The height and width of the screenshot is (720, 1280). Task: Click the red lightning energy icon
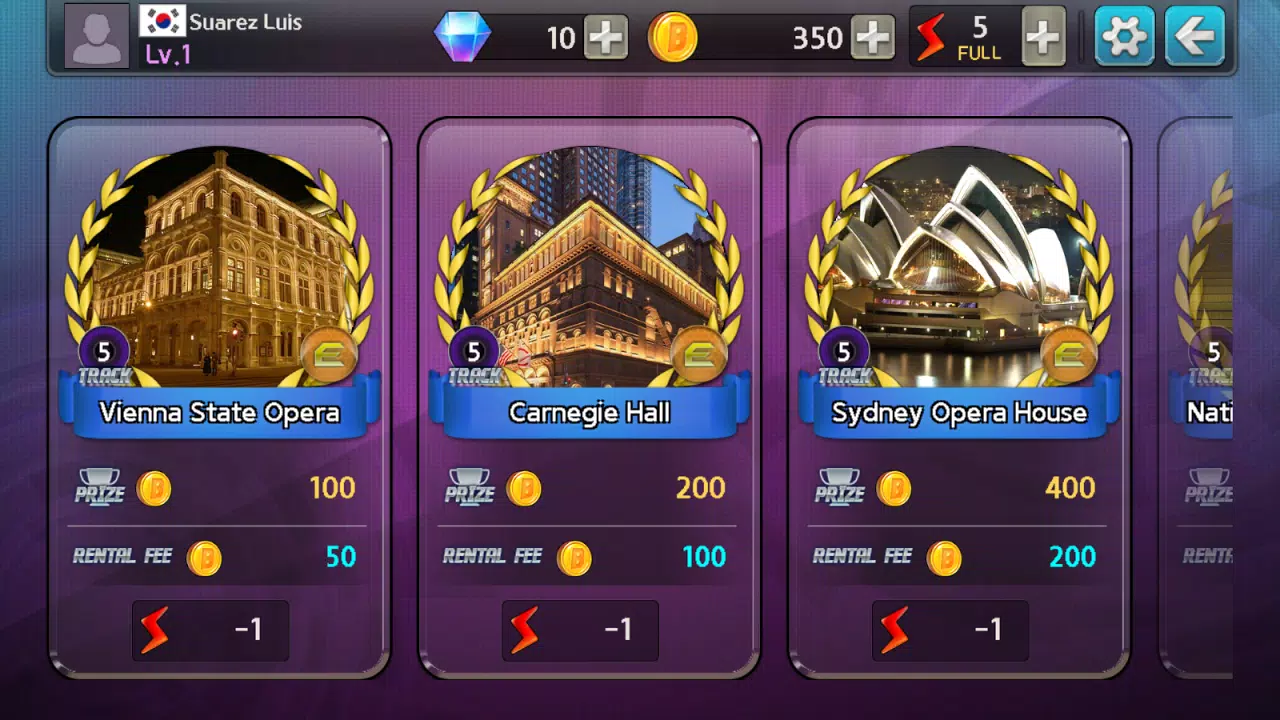pos(930,37)
